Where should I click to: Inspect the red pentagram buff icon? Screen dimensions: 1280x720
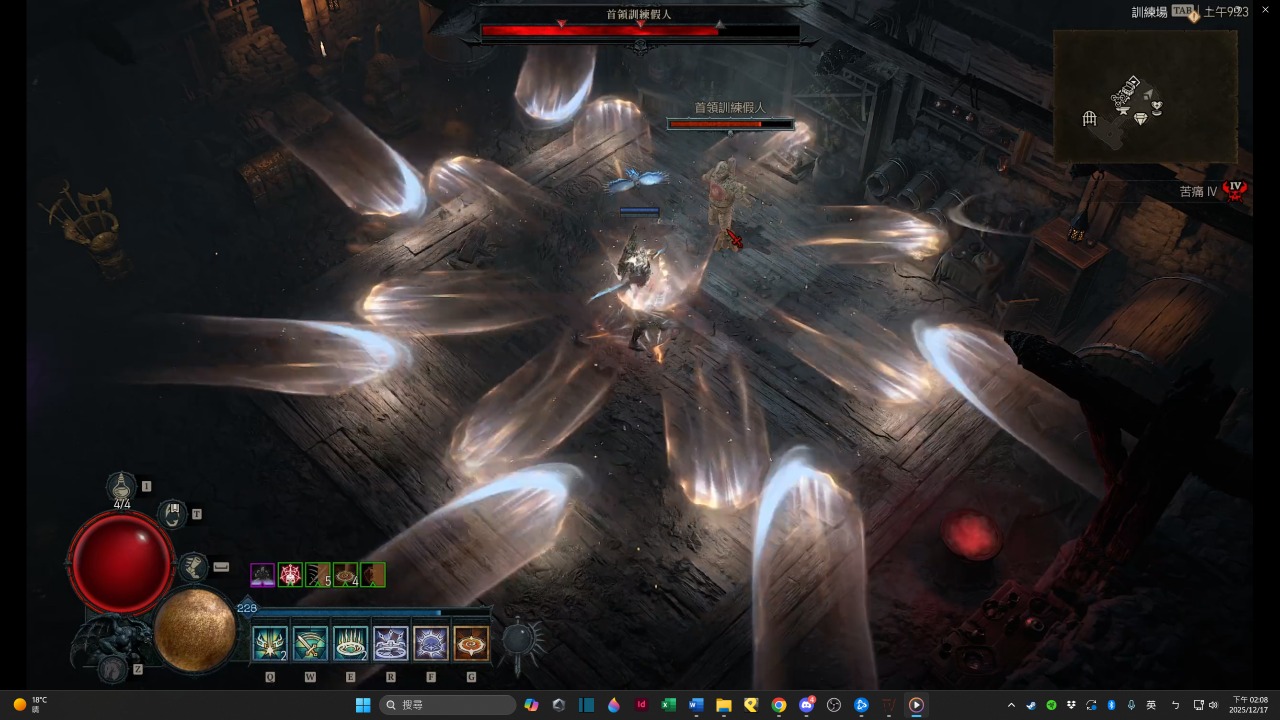tap(290, 575)
